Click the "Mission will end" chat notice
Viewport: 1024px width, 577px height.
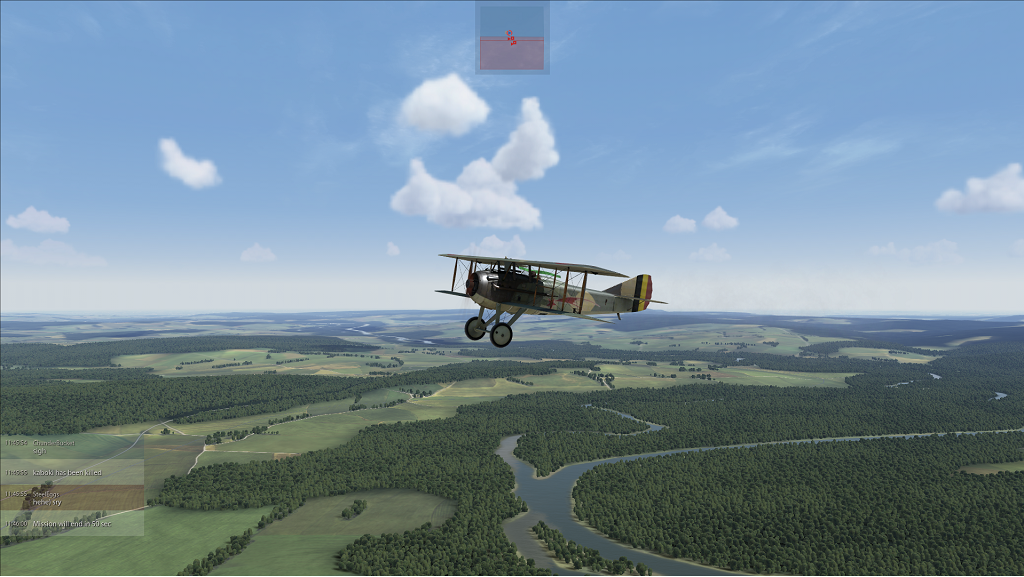72,523
